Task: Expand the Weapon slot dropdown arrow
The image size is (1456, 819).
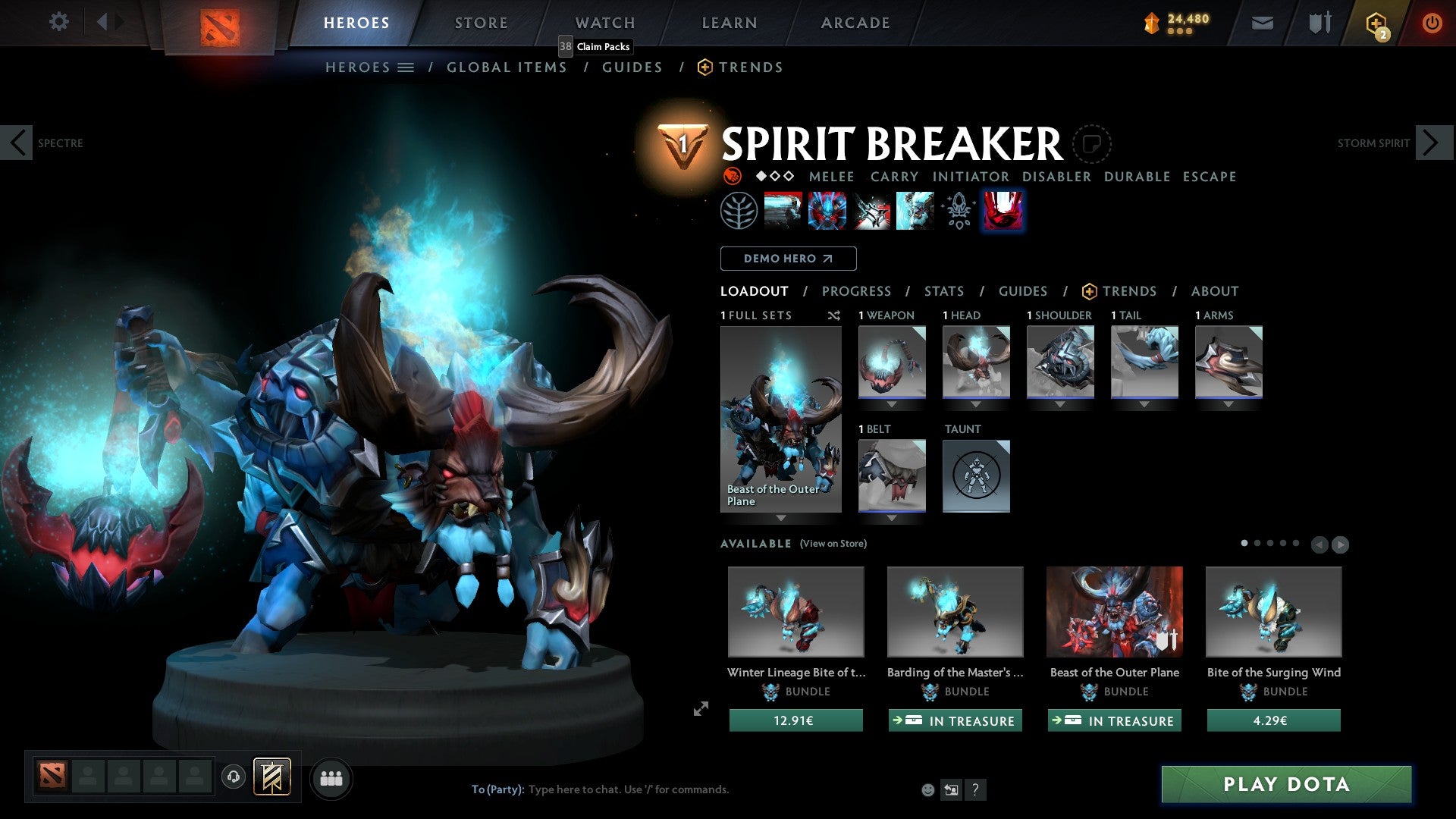Action: 891,404
